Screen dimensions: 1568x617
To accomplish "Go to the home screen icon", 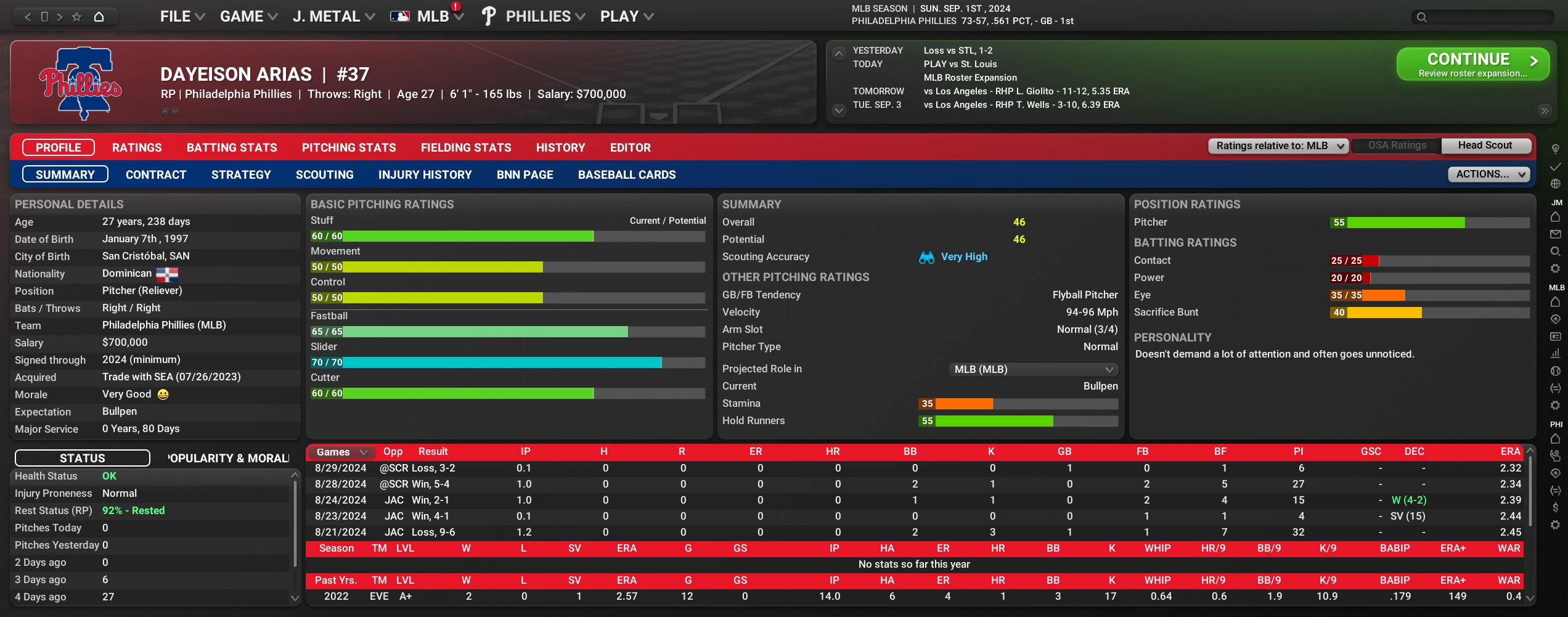I will click(99, 17).
